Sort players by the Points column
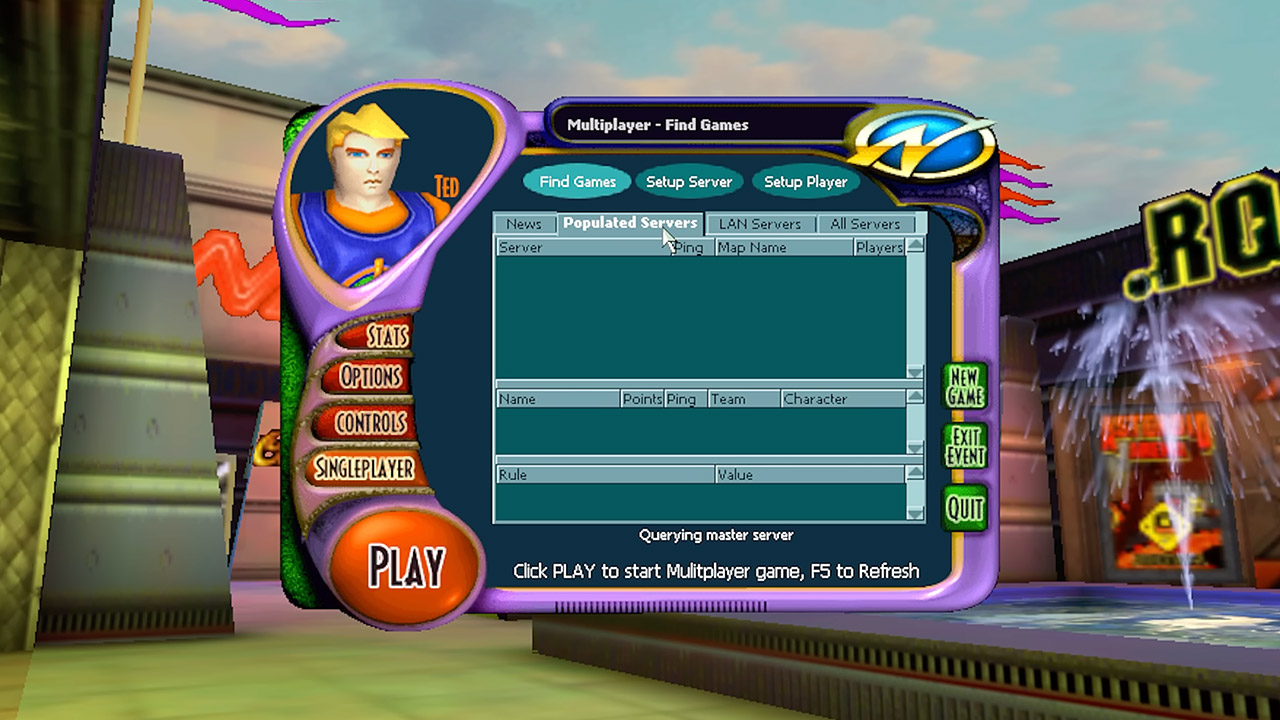 coord(642,398)
